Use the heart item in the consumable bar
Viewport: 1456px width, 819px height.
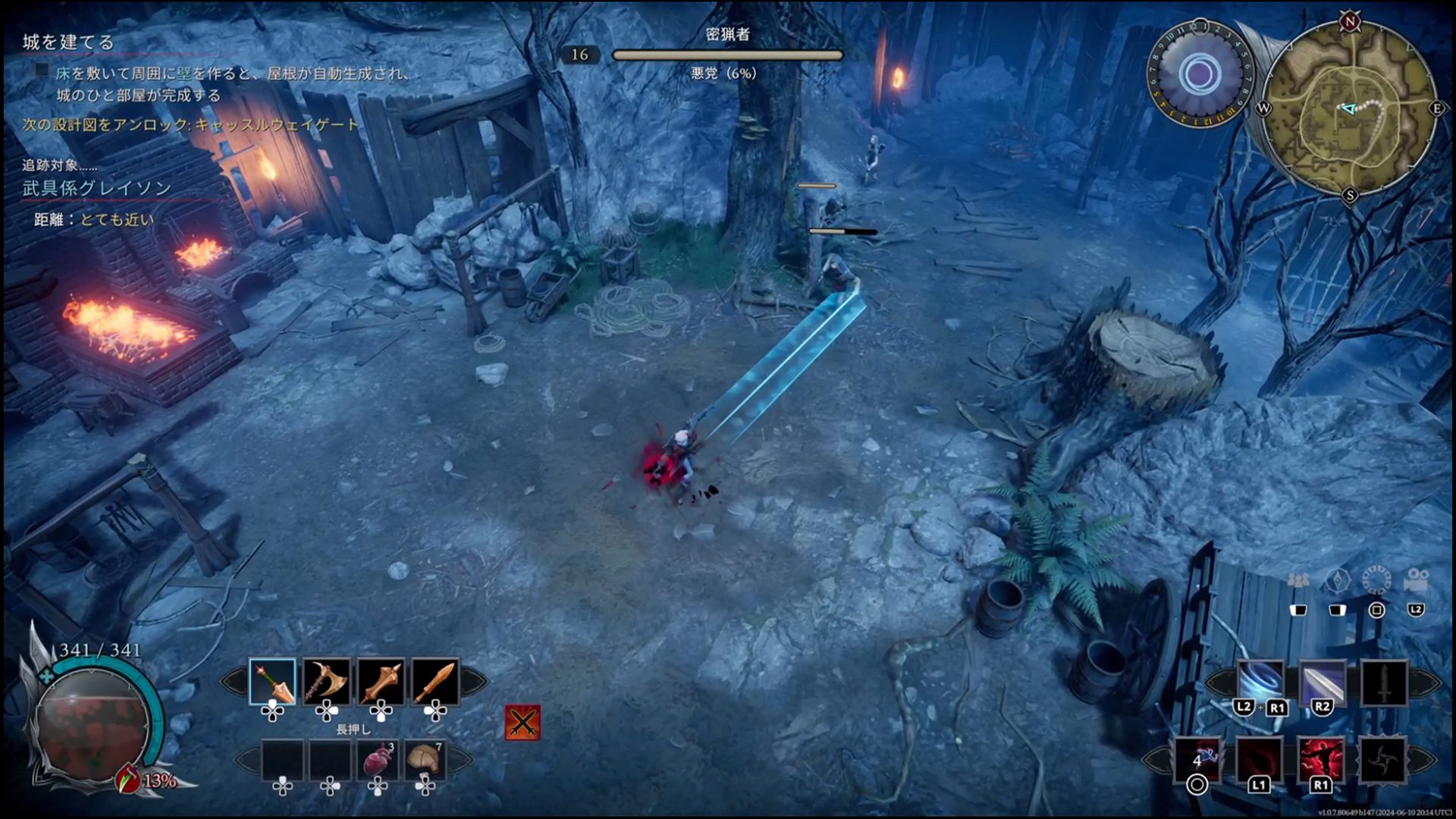click(377, 760)
